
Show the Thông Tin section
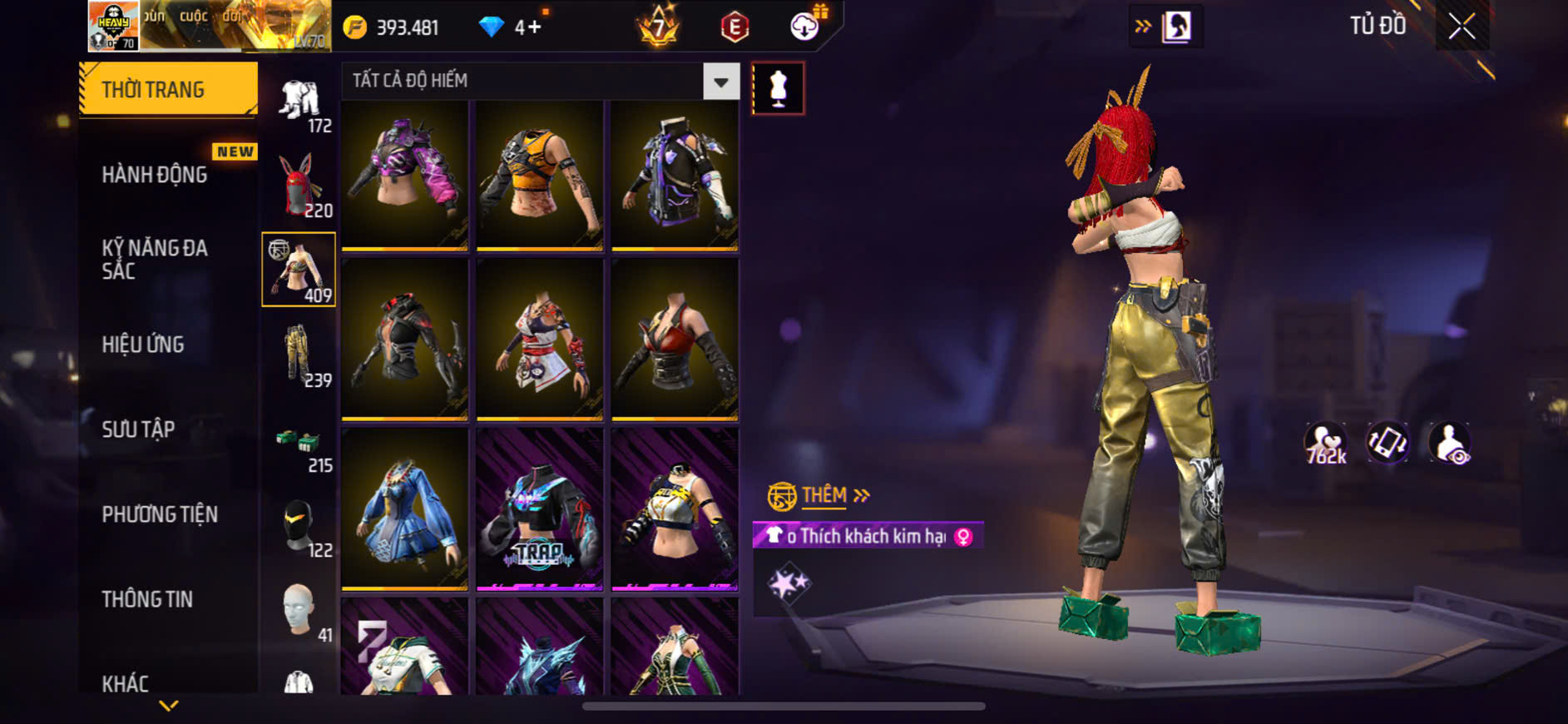pyautogui.click(x=147, y=599)
